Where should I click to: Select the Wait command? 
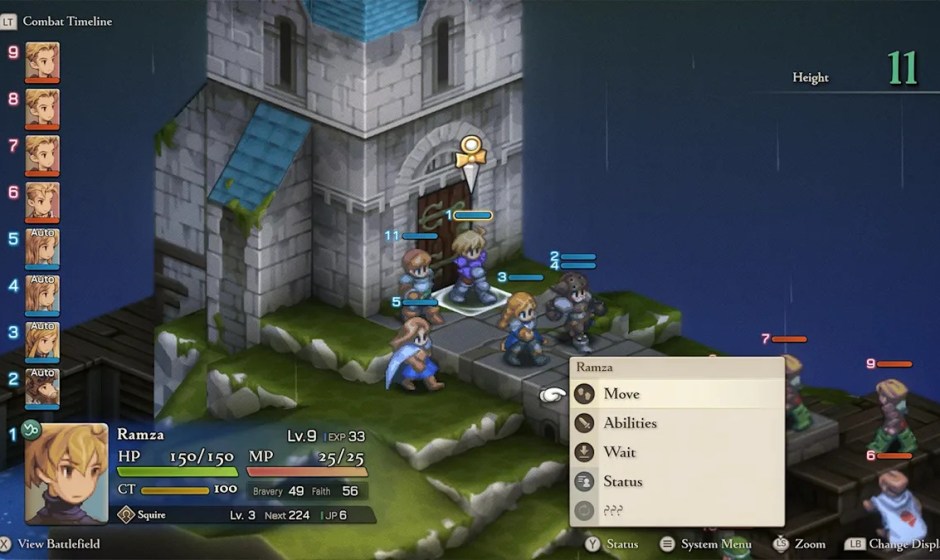(619, 452)
